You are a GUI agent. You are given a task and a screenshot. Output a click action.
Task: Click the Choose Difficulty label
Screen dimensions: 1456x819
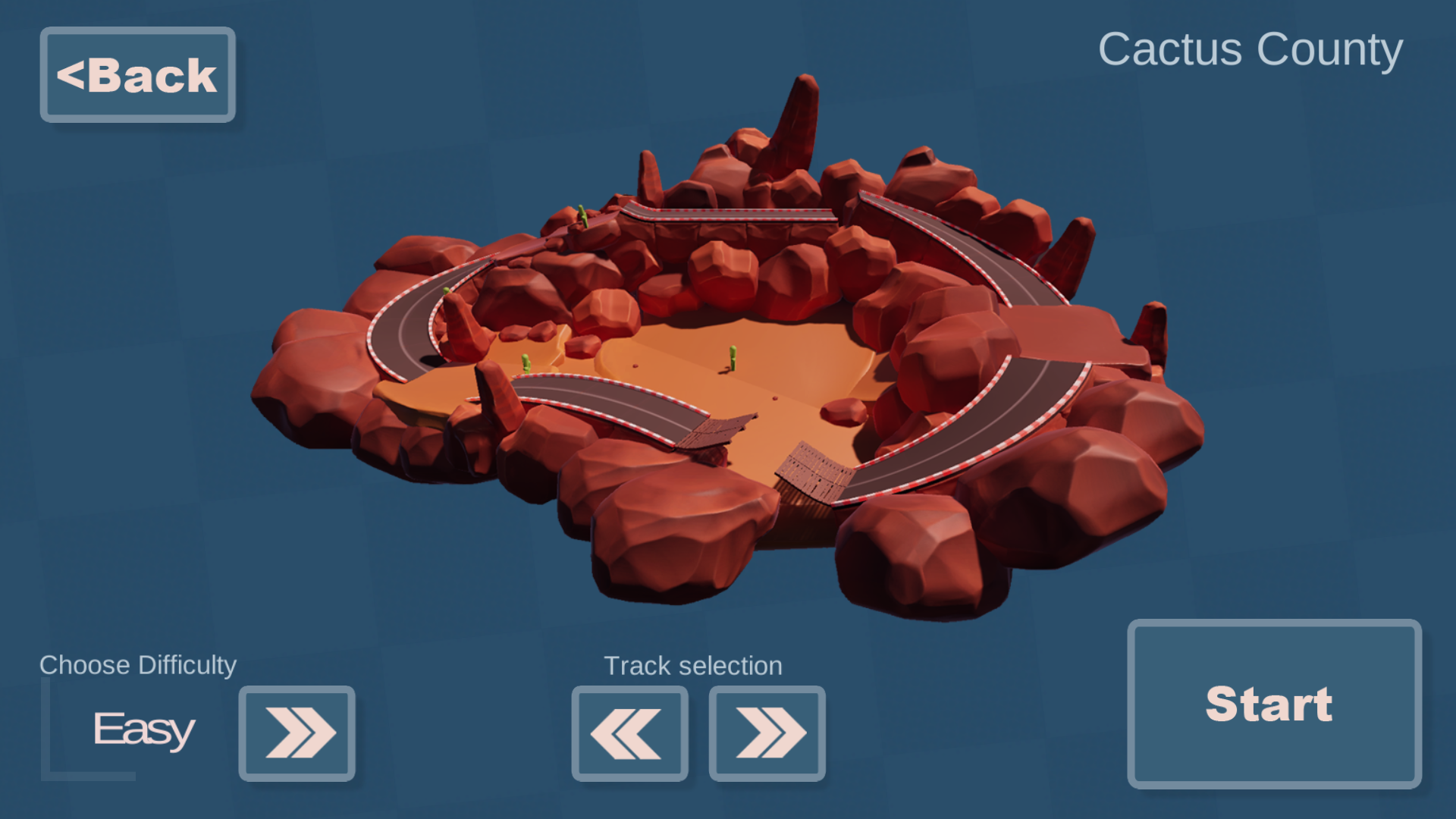(x=138, y=666)
